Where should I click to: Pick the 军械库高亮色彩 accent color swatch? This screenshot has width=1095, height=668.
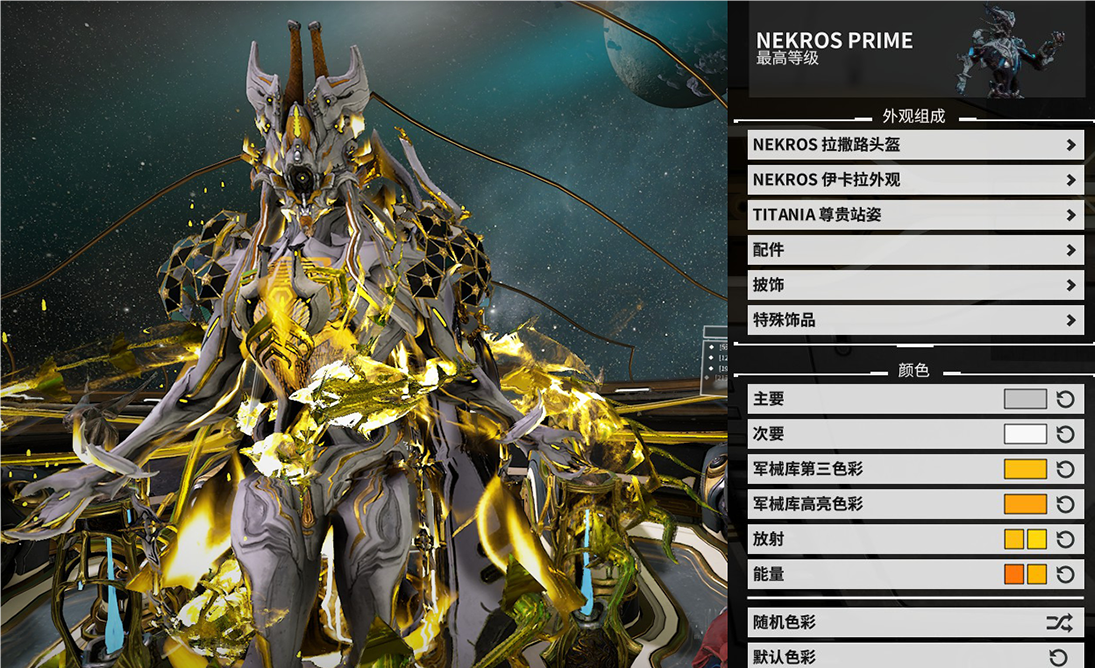(1025, 504)
